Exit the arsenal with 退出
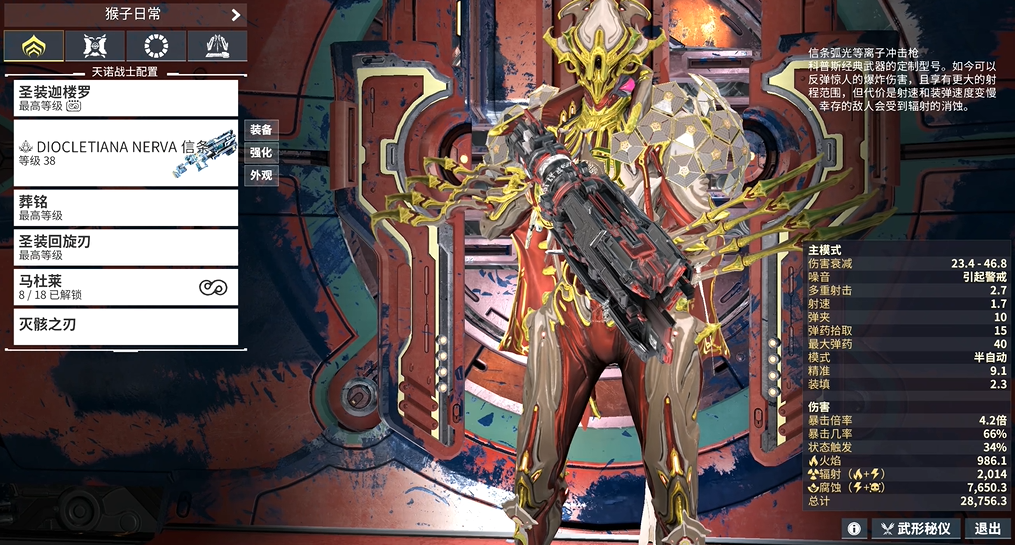 (988, 528)
